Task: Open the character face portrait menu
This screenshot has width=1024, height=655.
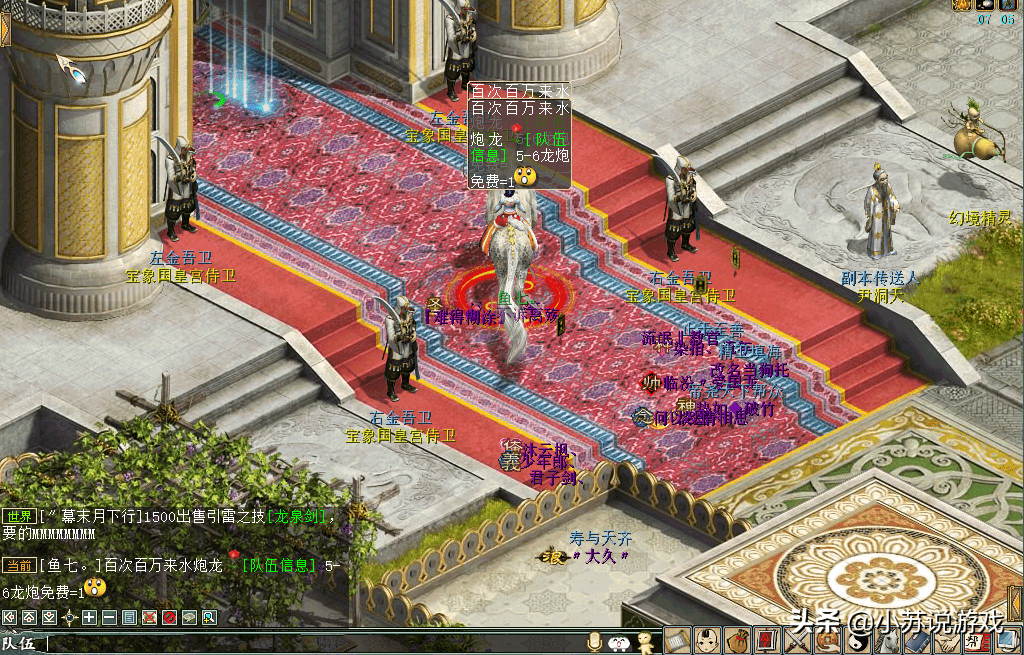Action: (x=708, y=640)
